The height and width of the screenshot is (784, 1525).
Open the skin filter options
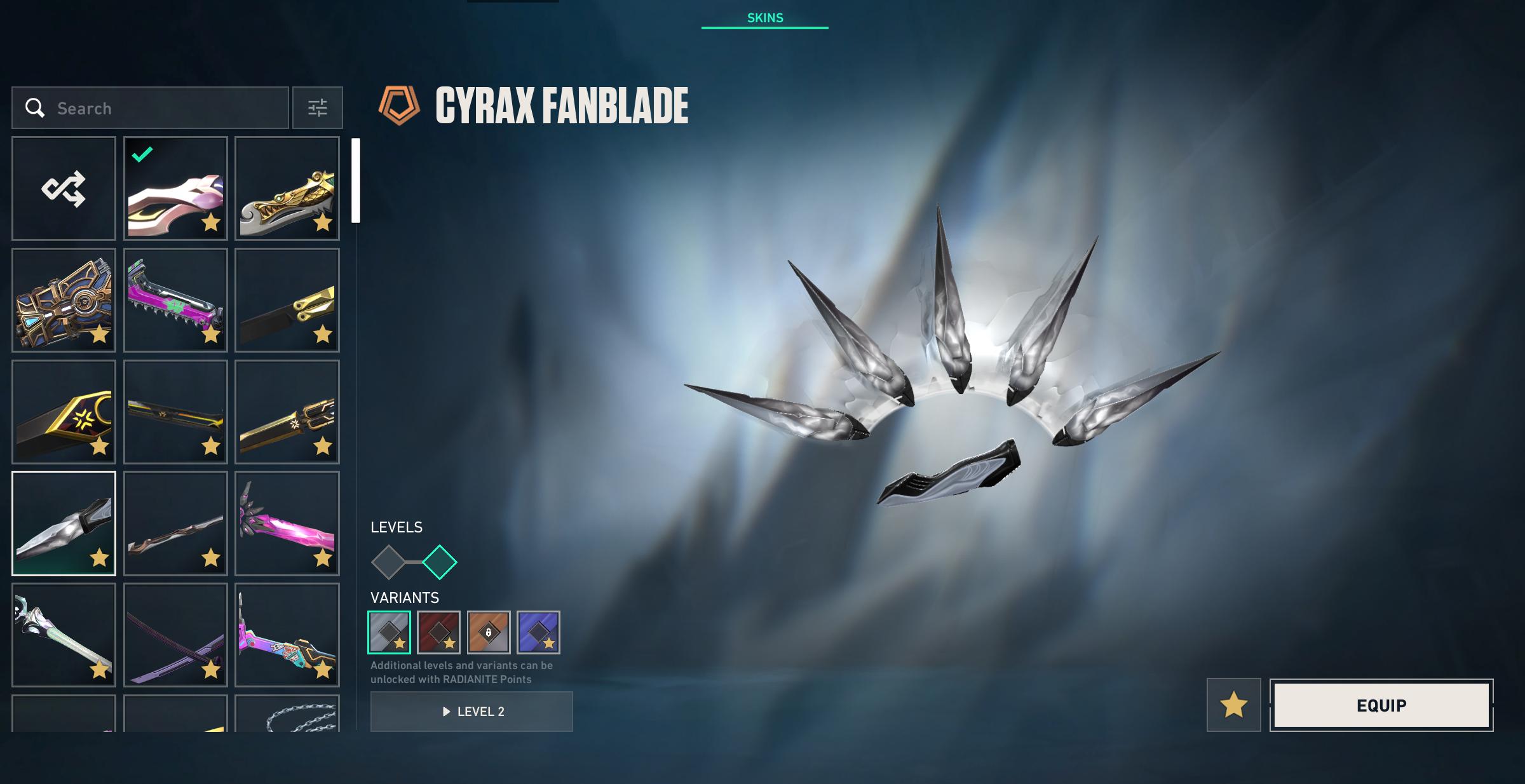point(317,108)
